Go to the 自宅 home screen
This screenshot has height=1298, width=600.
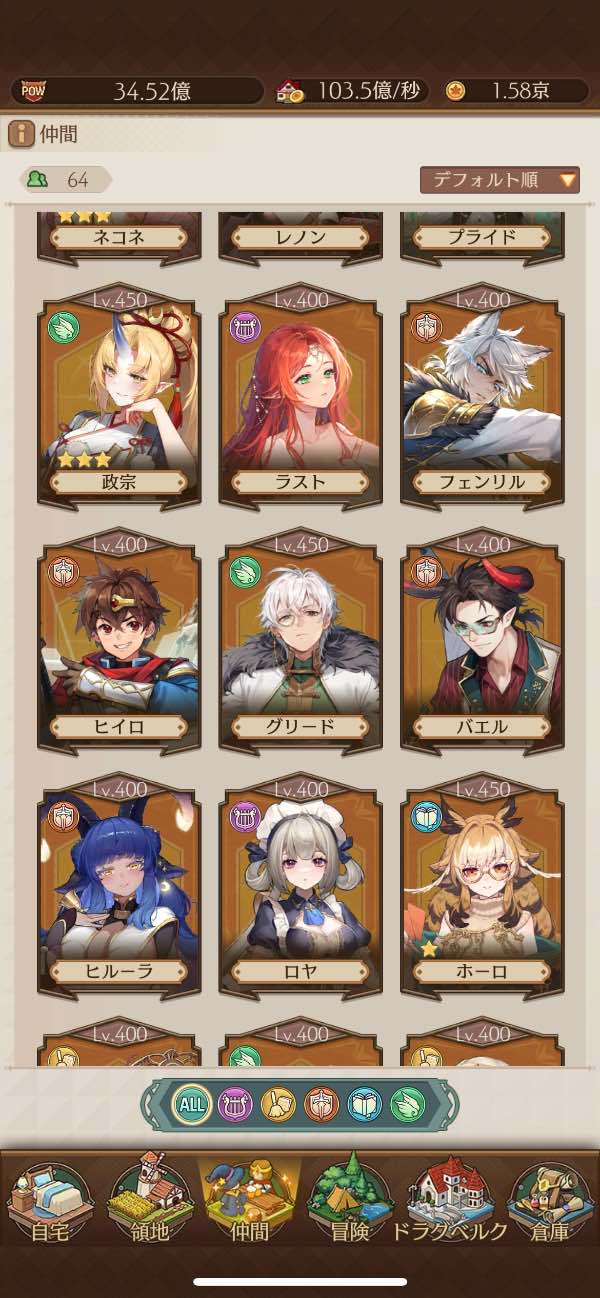pyautogui.click(x=50, y=1205)
